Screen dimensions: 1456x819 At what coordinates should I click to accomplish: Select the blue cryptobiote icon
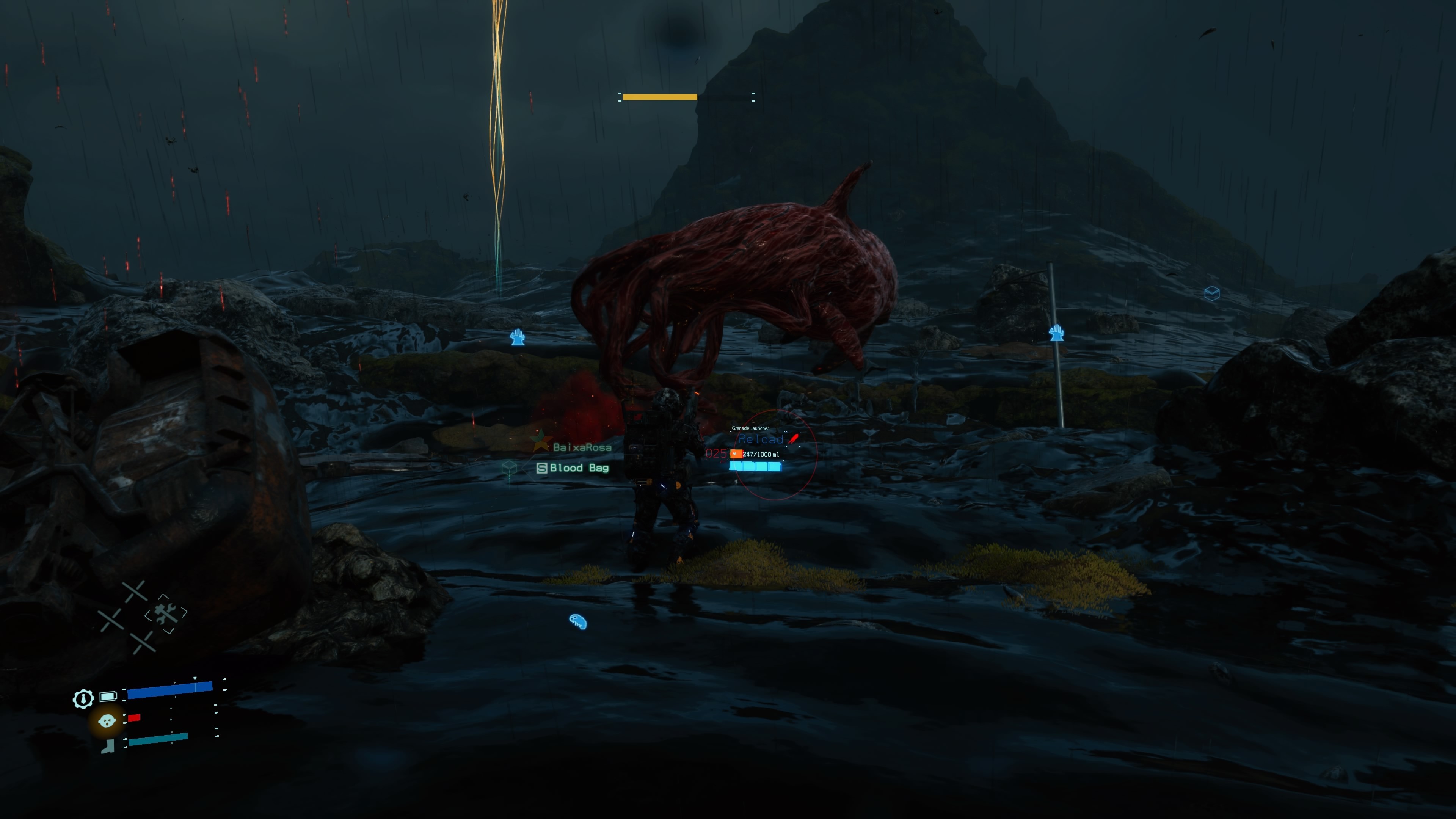(x=577, y=621)
